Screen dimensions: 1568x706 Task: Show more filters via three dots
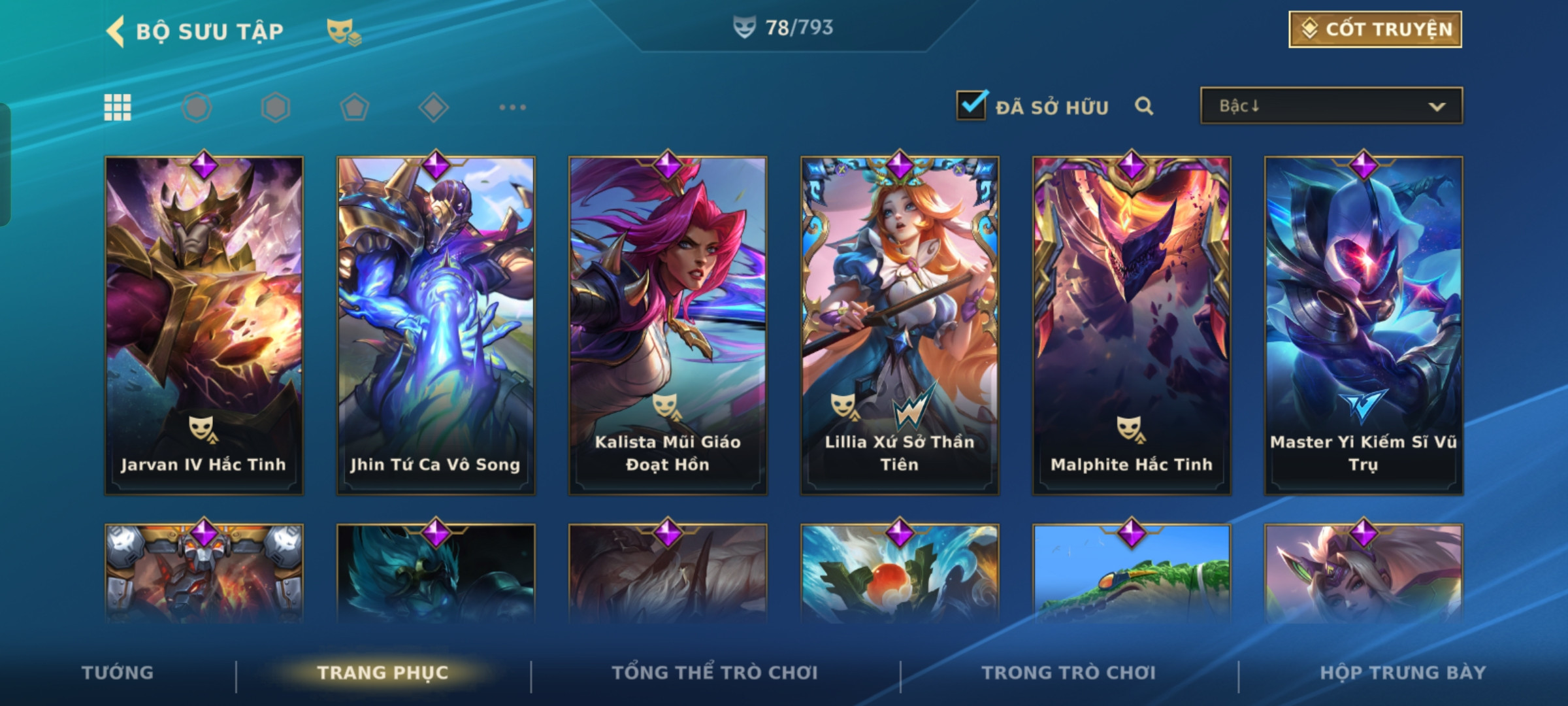pos(512,107)
